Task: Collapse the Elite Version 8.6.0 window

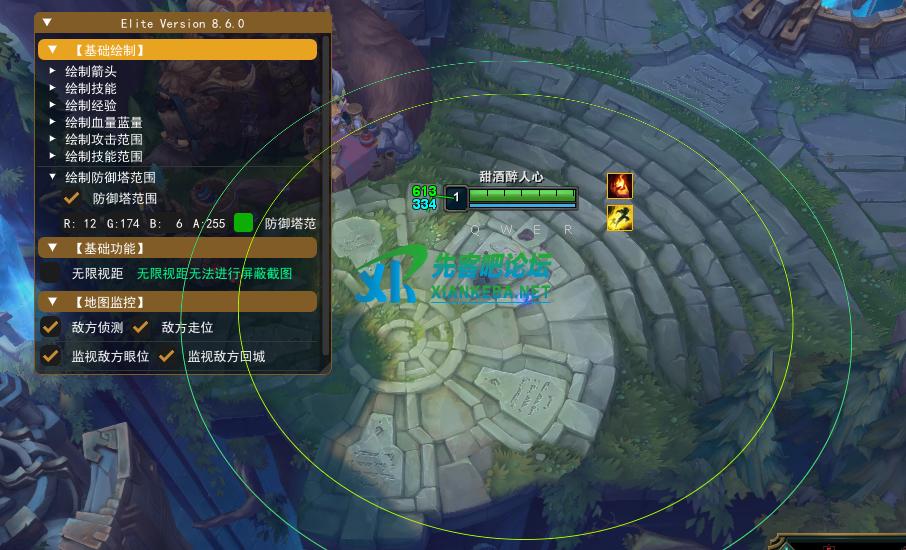Action: 48,22
